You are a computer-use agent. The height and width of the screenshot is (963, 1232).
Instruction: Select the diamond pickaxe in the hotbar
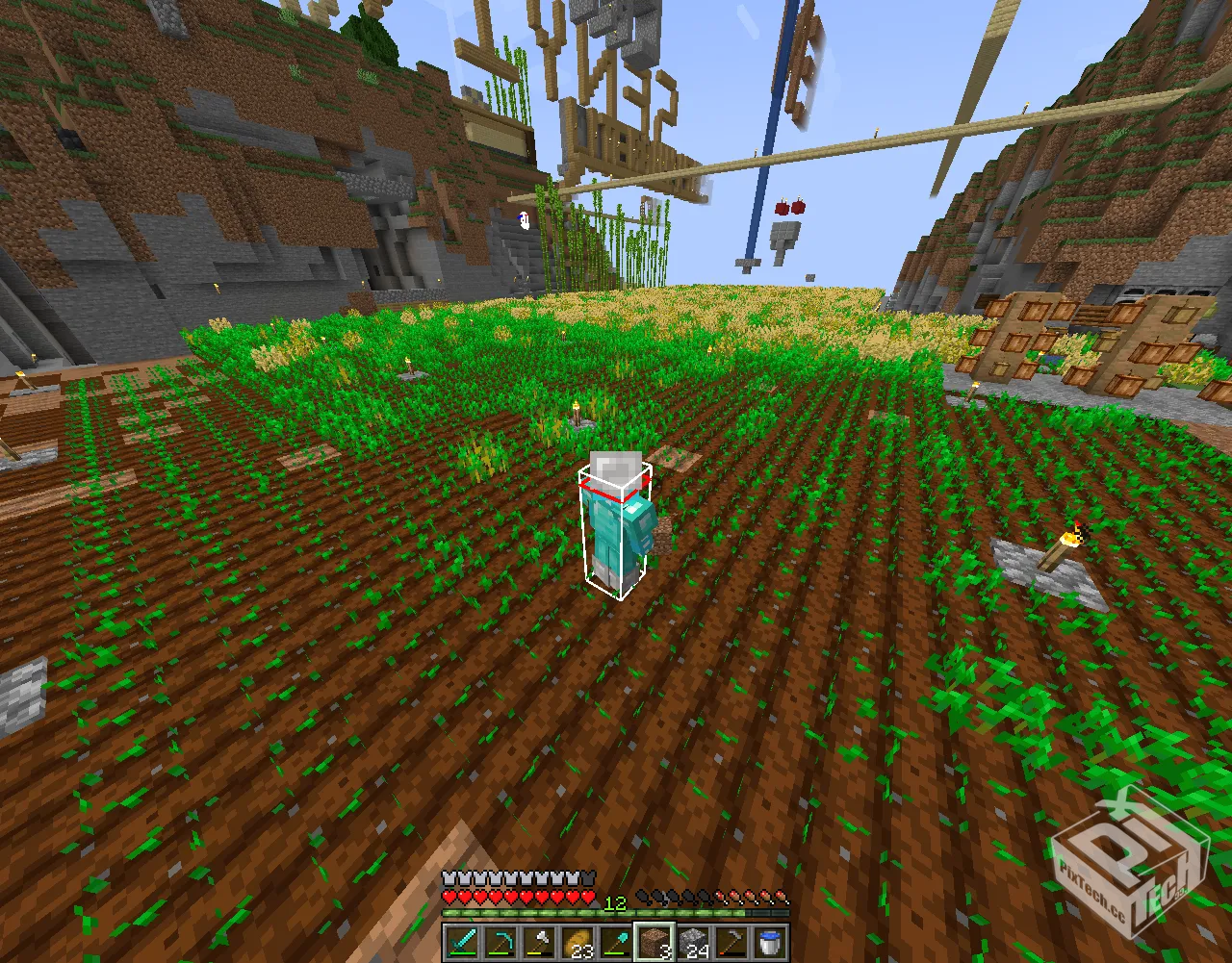[500, 943]
